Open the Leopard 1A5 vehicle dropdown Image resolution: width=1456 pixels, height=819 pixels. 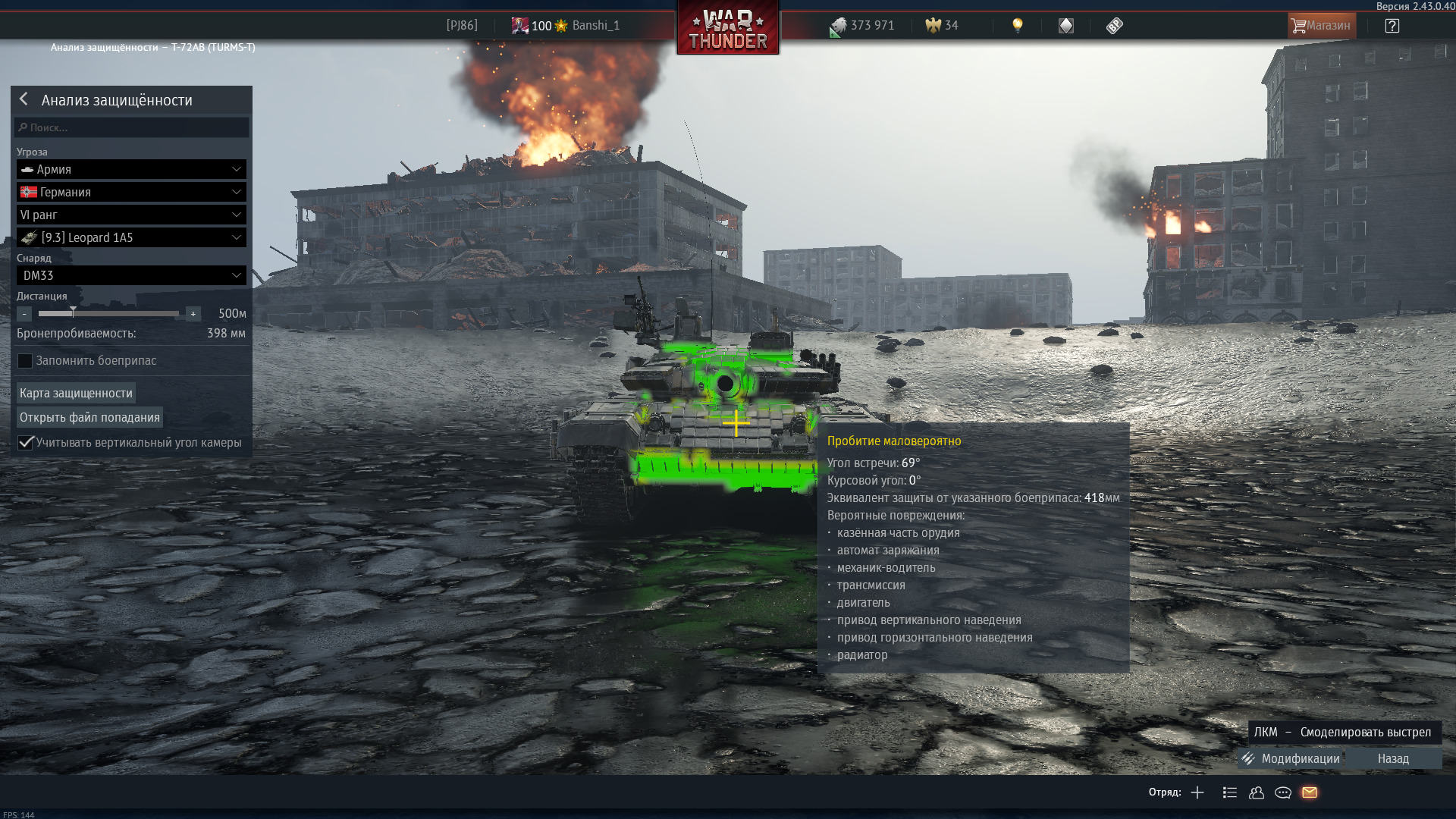pos(130,237)
